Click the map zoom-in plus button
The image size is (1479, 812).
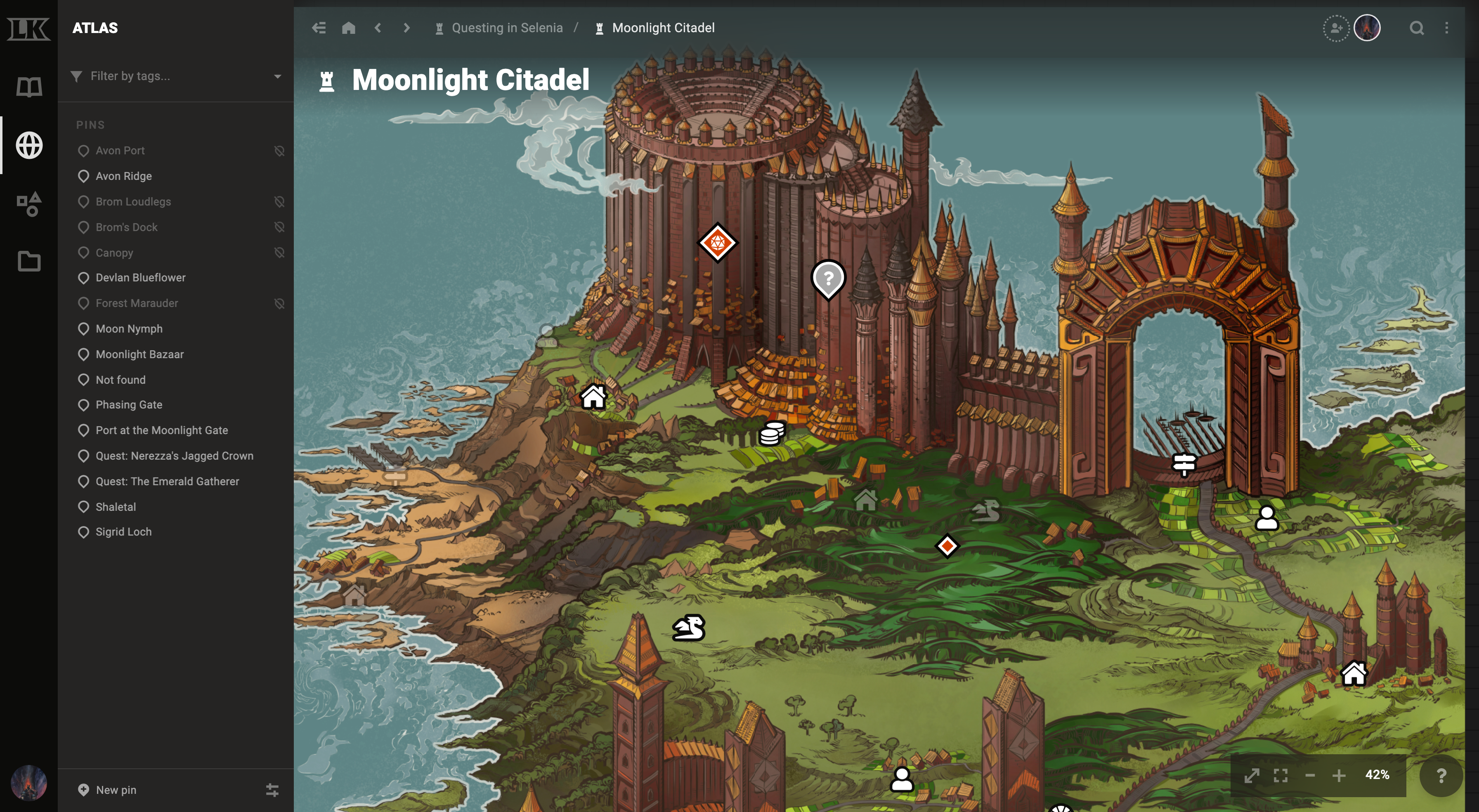[x=1339, y=775]
